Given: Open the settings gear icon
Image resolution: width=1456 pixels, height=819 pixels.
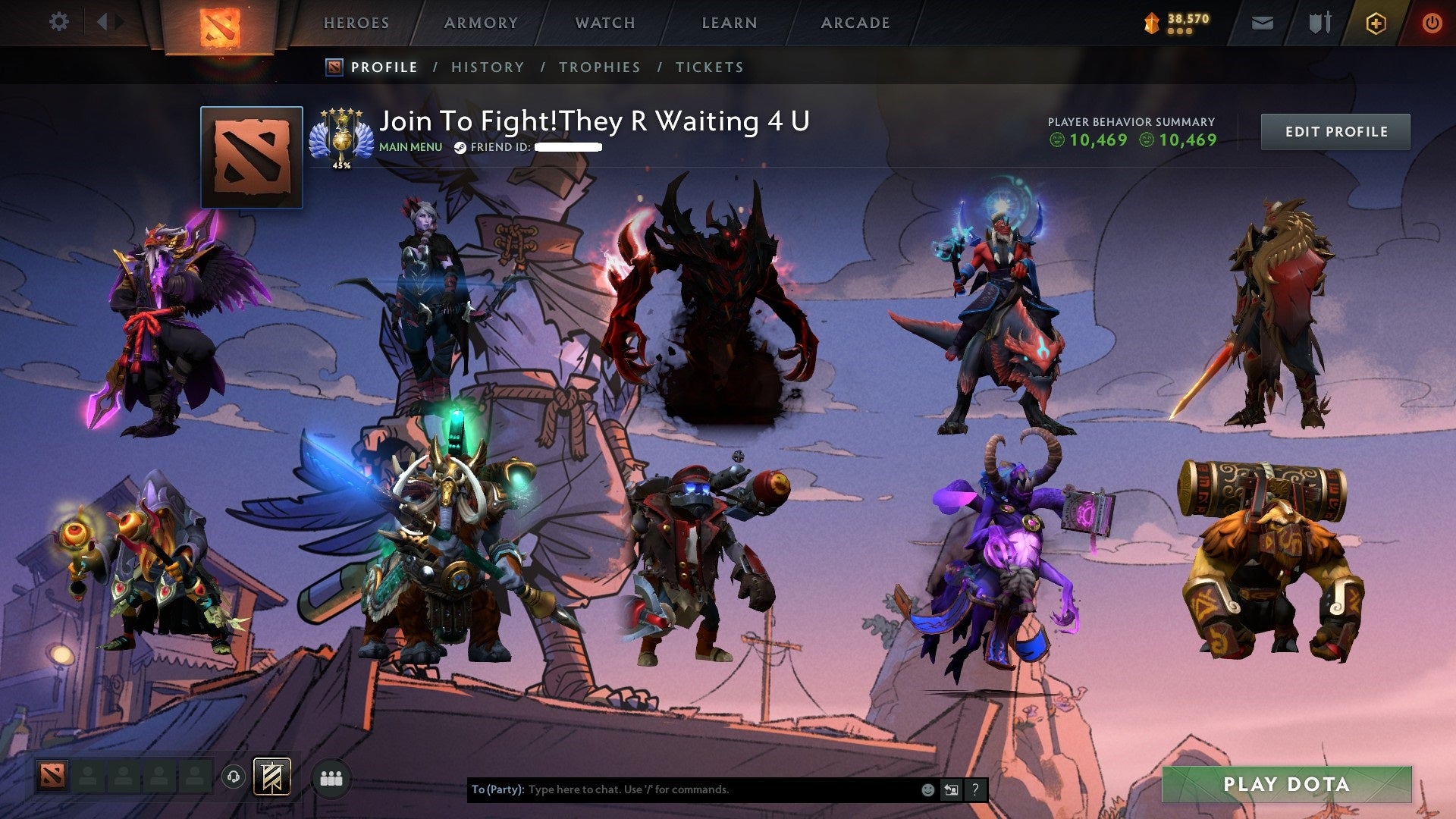Looking at the screenshot, I should [59, 21].
